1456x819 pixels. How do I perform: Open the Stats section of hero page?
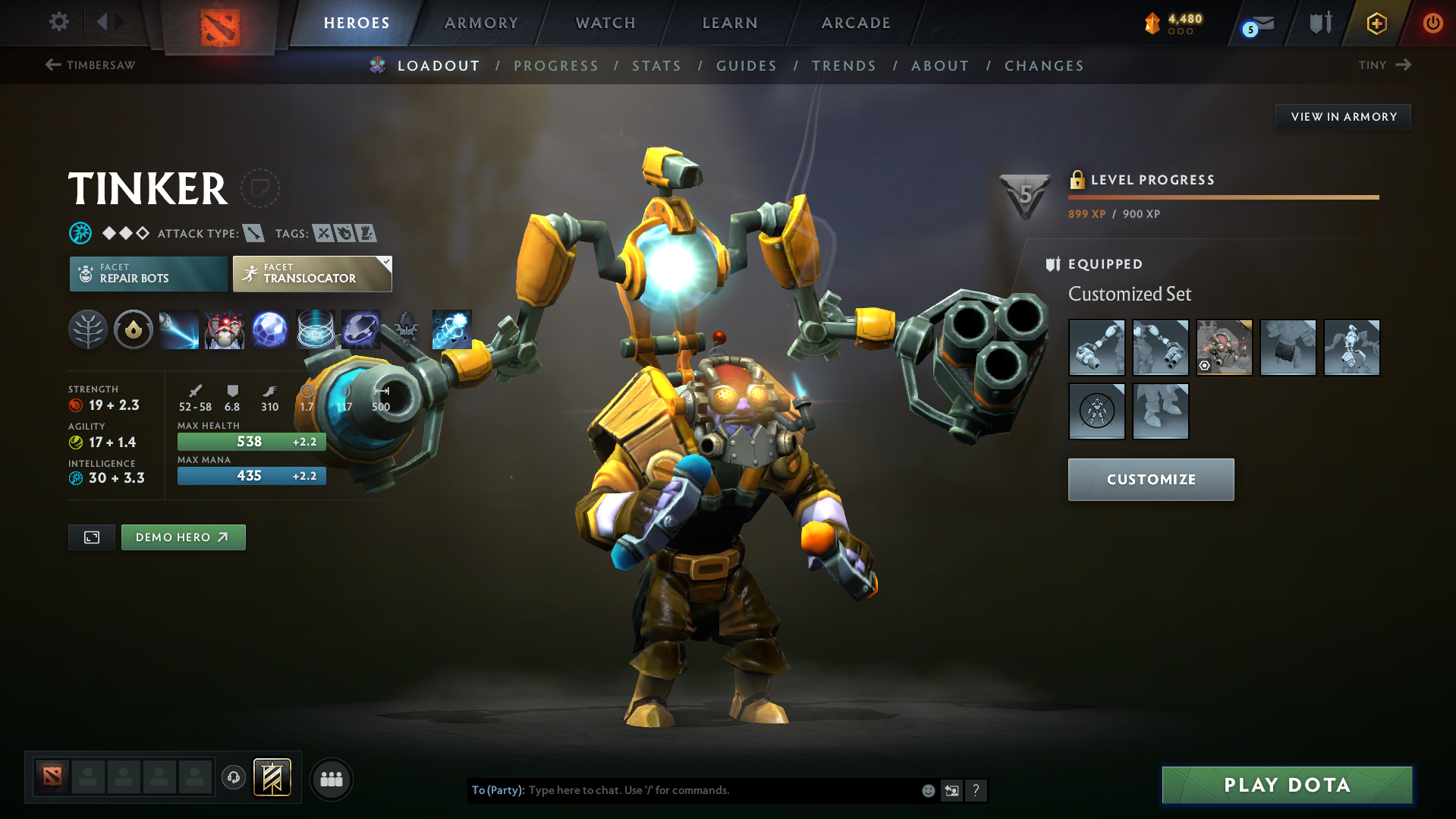(656, 66)
